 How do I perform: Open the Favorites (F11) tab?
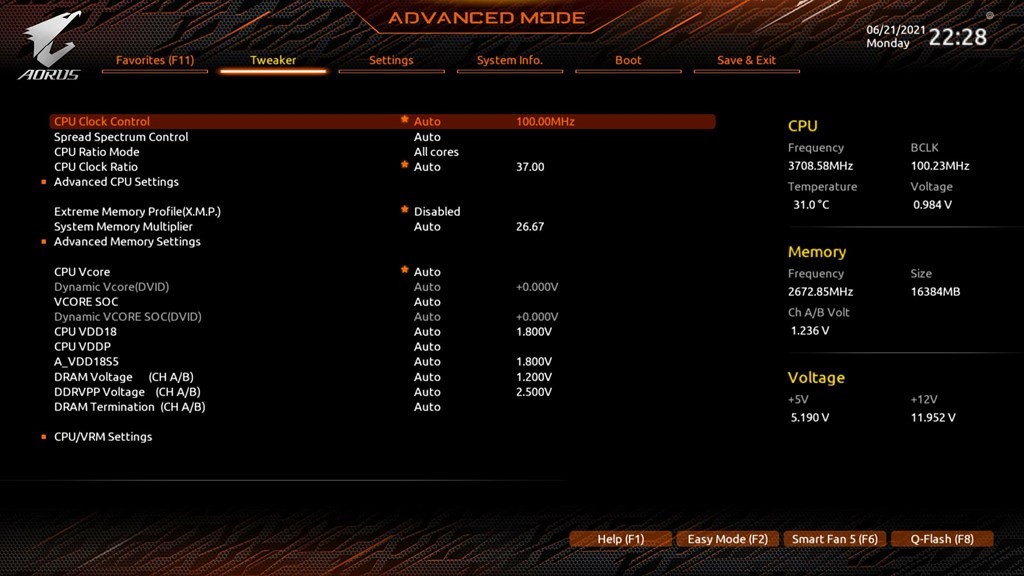154,60
